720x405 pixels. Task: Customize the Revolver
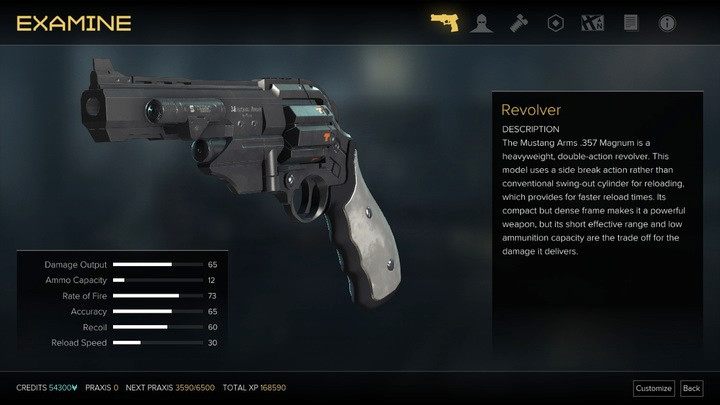click(654, 388)
